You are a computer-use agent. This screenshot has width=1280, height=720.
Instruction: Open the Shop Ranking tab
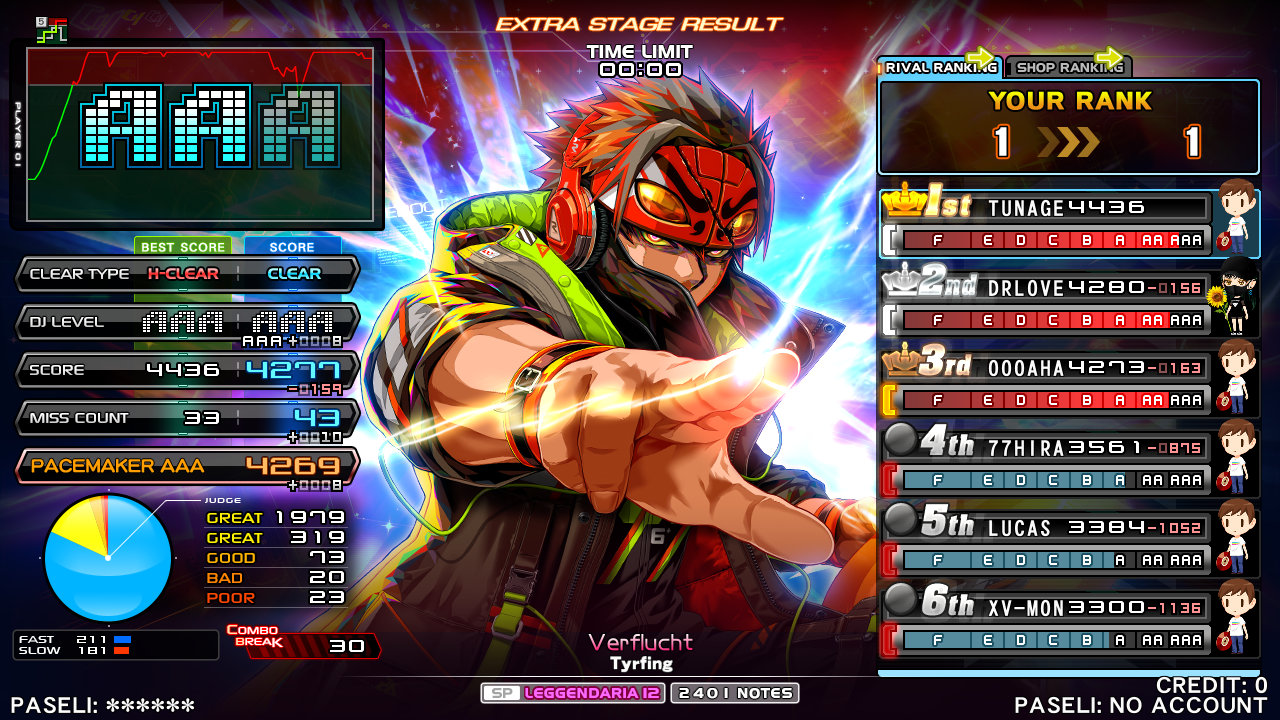click(1067, 67)
